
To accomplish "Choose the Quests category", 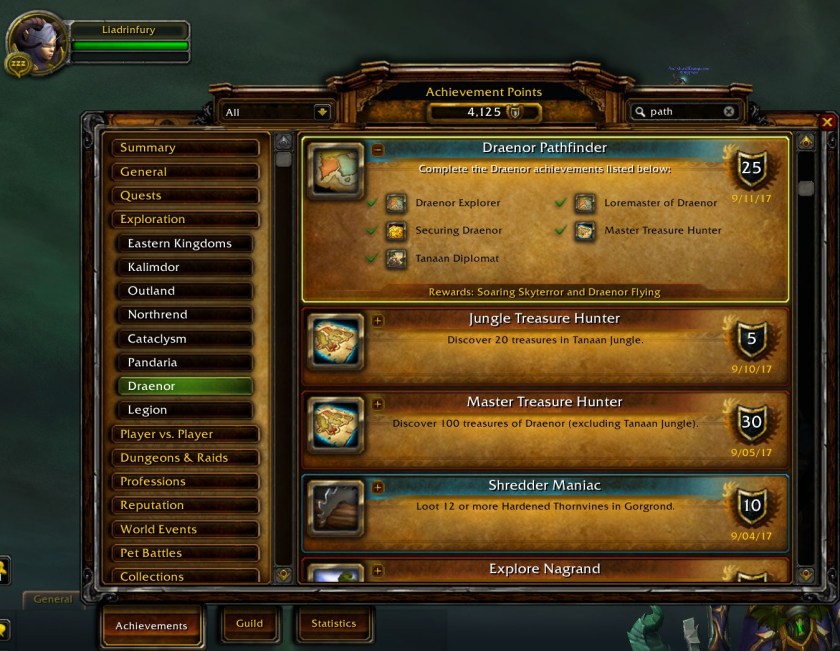I will [185, 196].
